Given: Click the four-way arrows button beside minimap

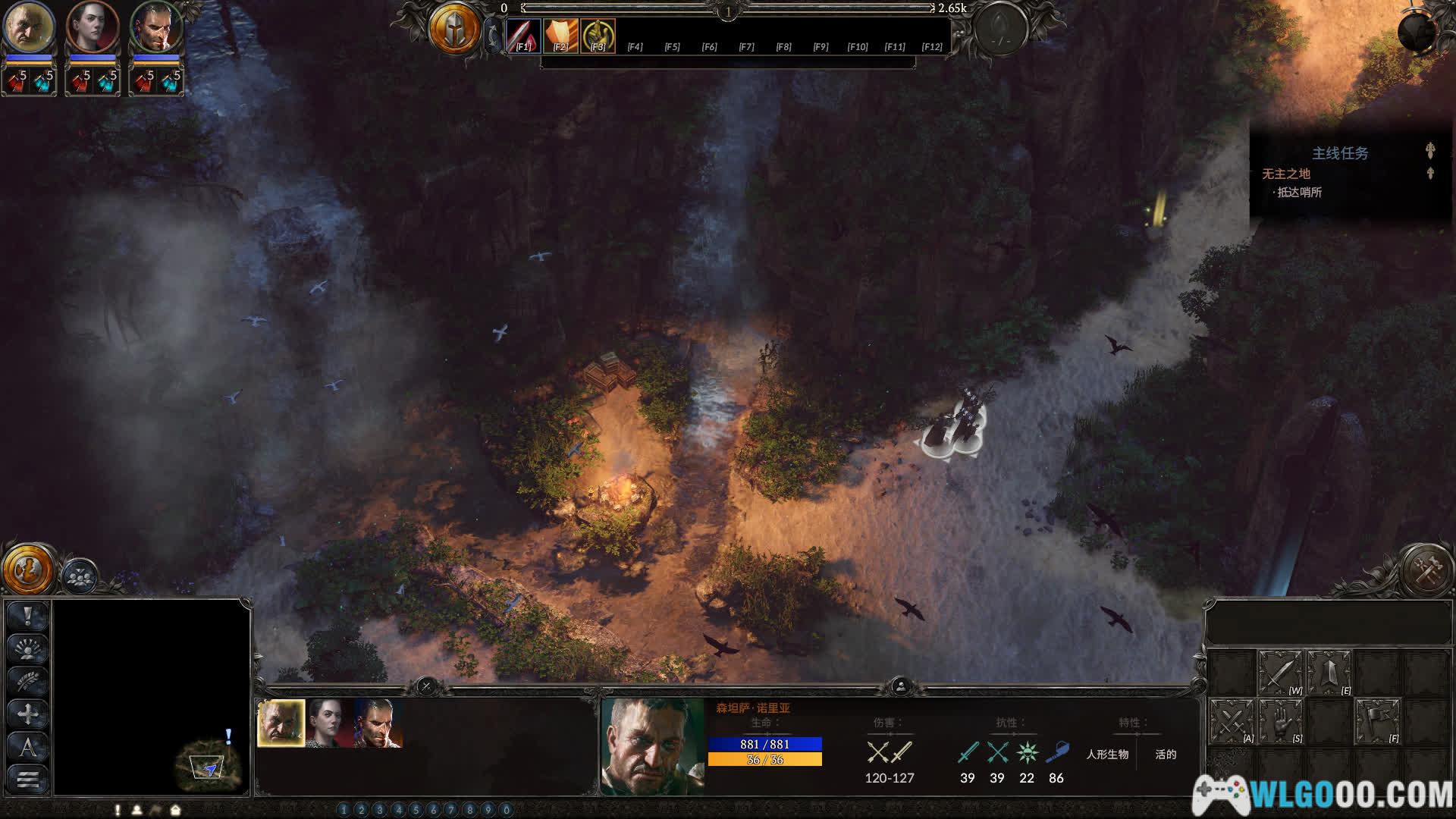Looking at the screenshot, I should pyautogui.click(x=28, y=714).
